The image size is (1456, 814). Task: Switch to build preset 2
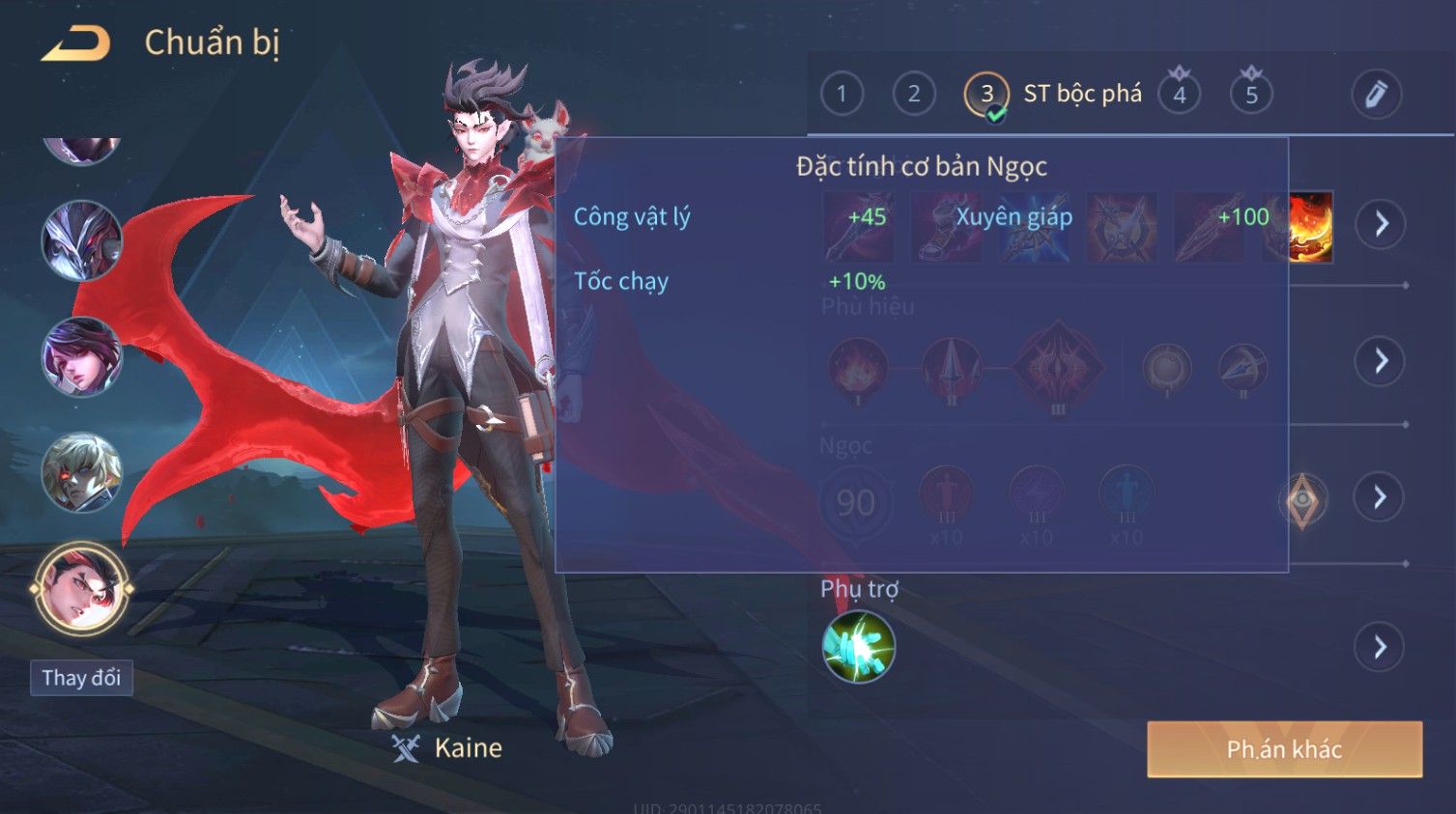pos(913,94)
